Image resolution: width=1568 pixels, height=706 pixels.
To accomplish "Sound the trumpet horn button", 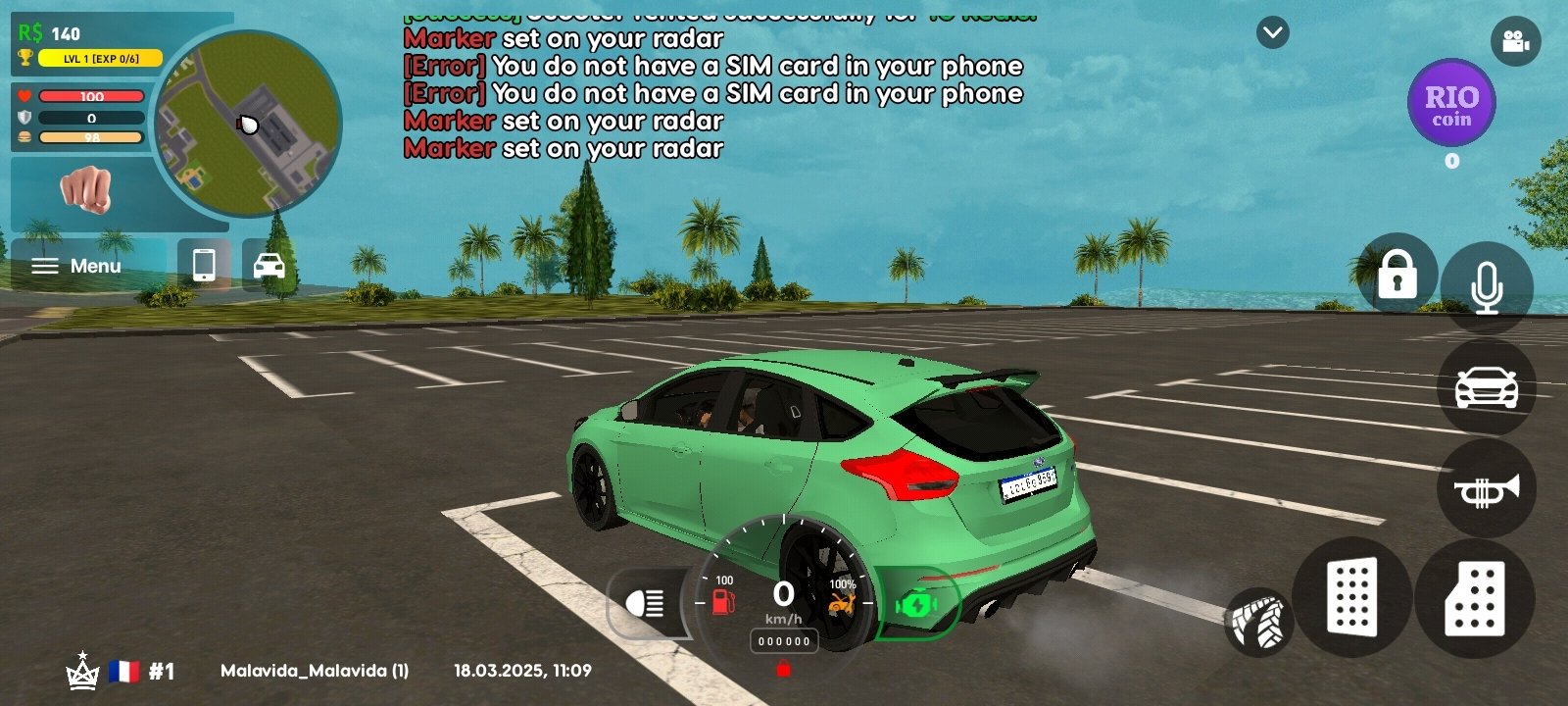I will (1486, 488).
